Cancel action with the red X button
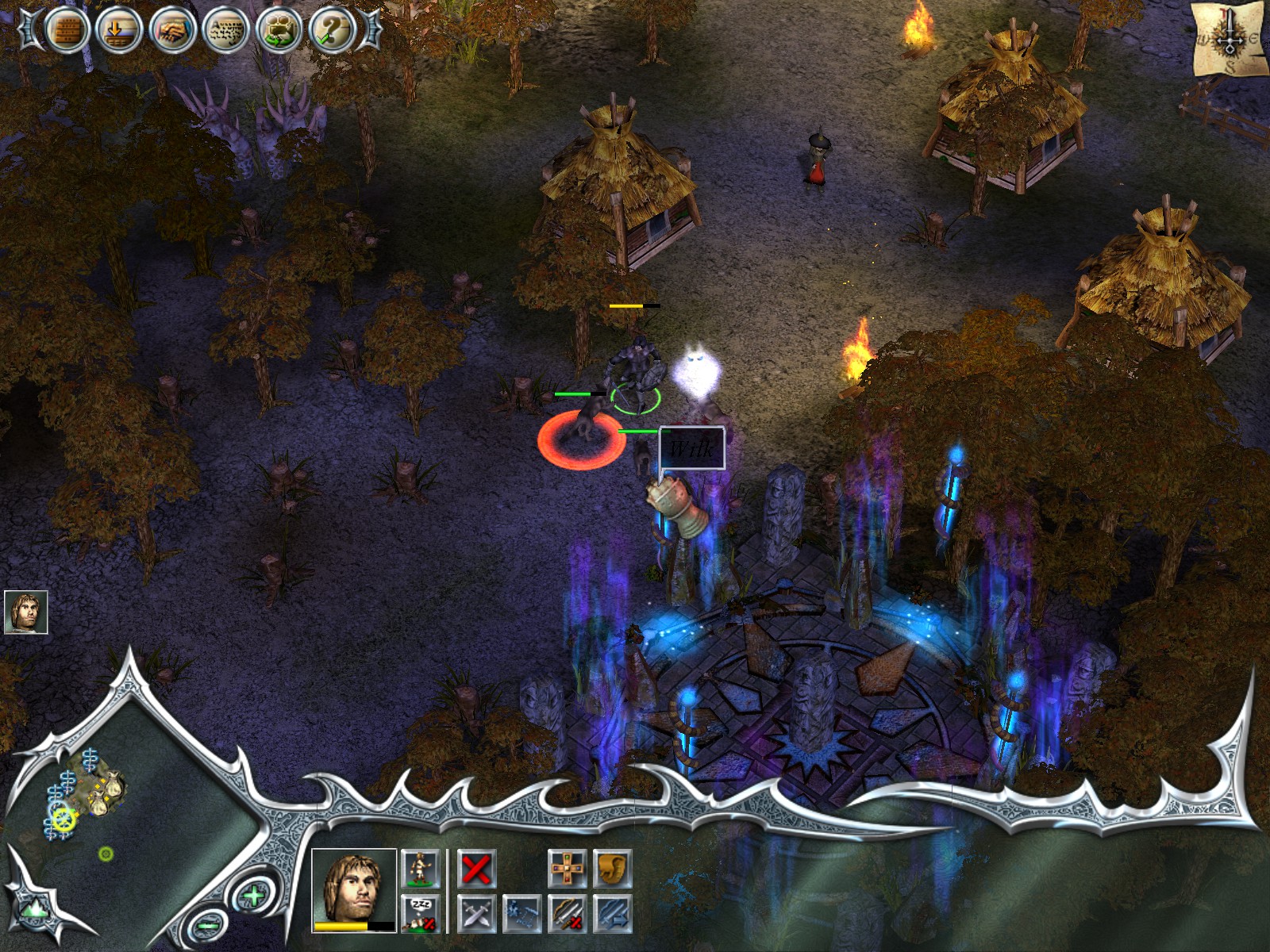The width and height of the screenshot is (1270, 952). [x=477, y=869]
